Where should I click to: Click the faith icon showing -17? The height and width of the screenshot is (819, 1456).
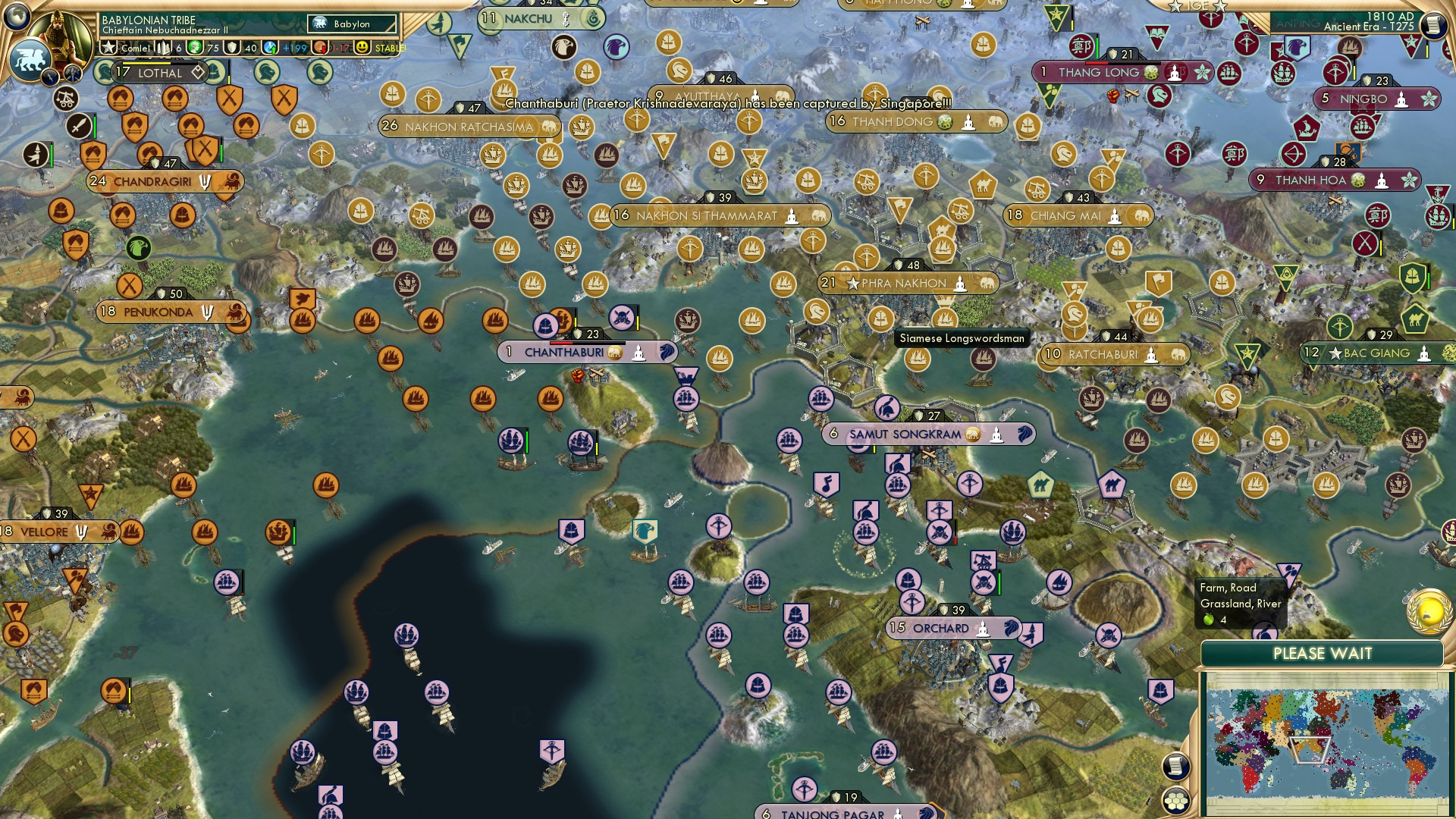pos(322,48)
